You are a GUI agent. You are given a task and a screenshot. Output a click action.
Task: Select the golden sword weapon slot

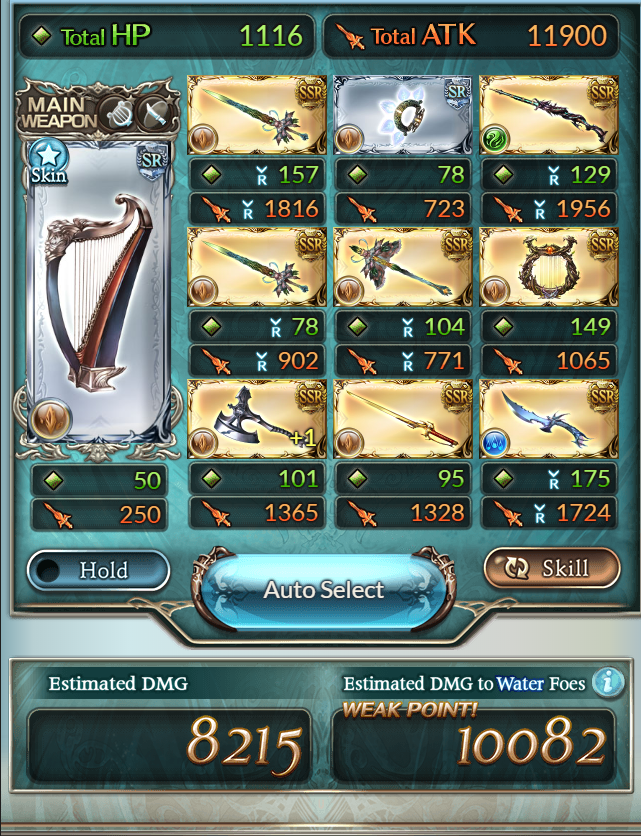point(401,418)
